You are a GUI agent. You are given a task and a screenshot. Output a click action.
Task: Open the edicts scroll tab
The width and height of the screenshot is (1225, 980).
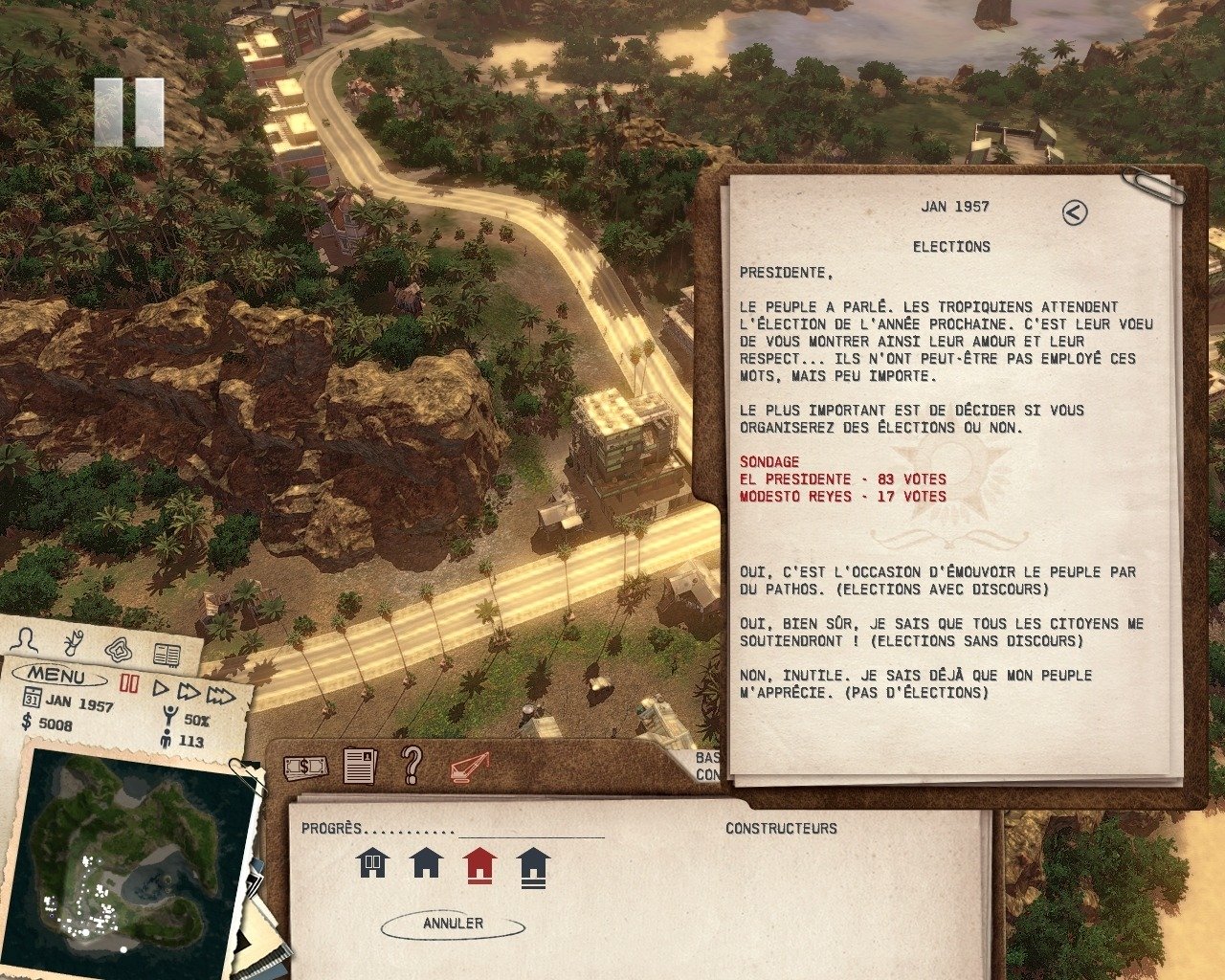(74, 642)
